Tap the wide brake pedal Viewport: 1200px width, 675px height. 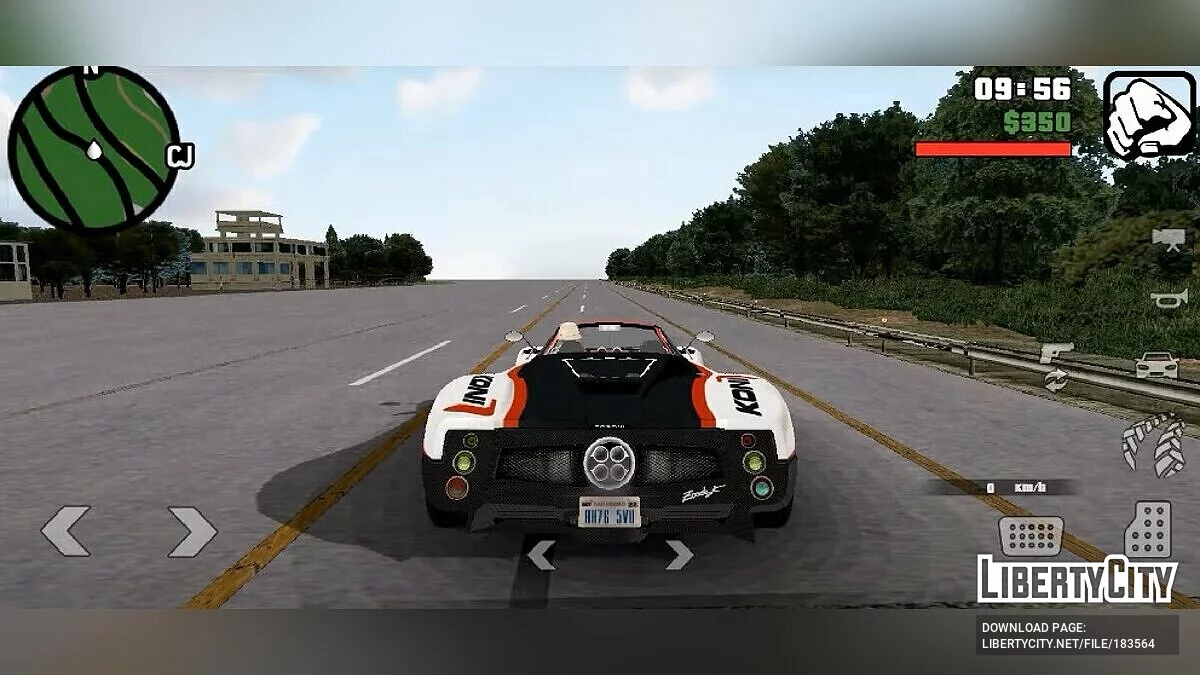pyautogui.click(x=1030, y=535)
